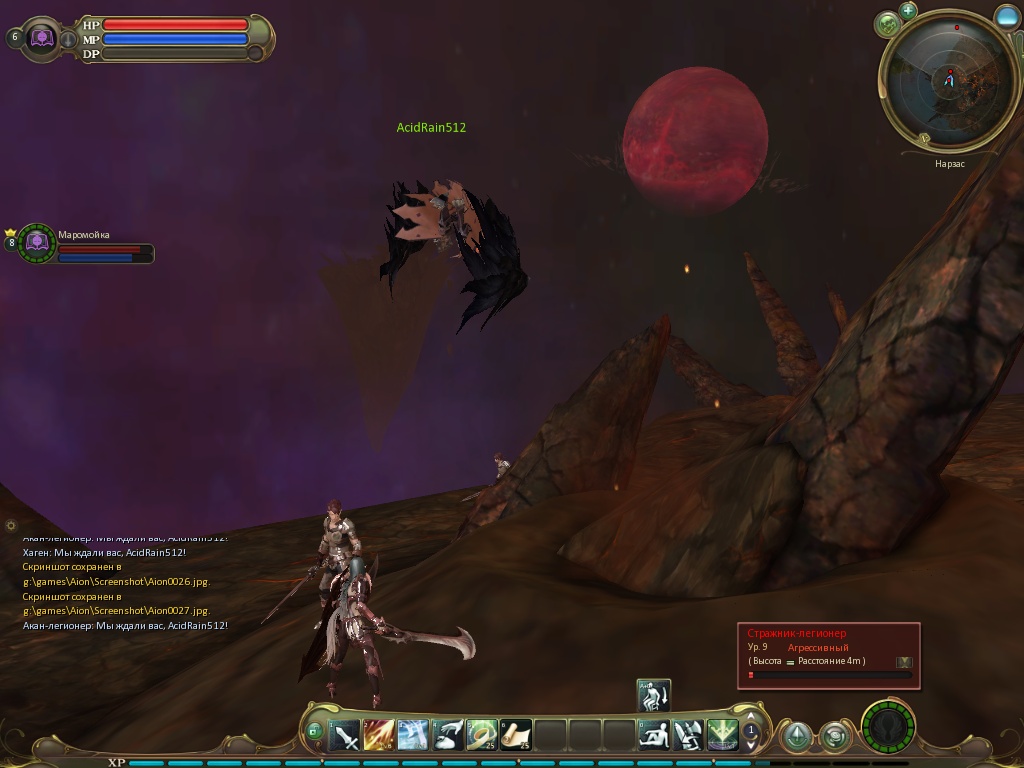
Task: Click the round green swirl button
Action: 834,737
